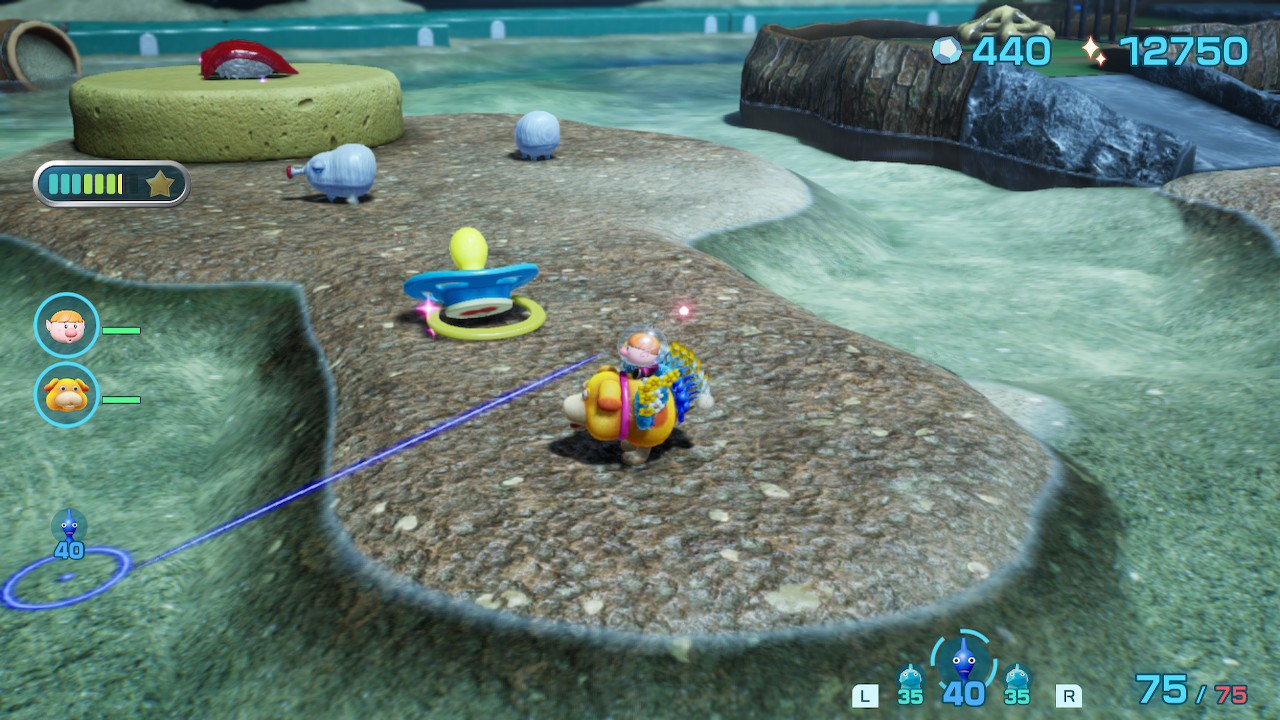Choose the Blue Pikmin in the squad selector
Screen dimensions: 1280x720
tap(963, 662)
